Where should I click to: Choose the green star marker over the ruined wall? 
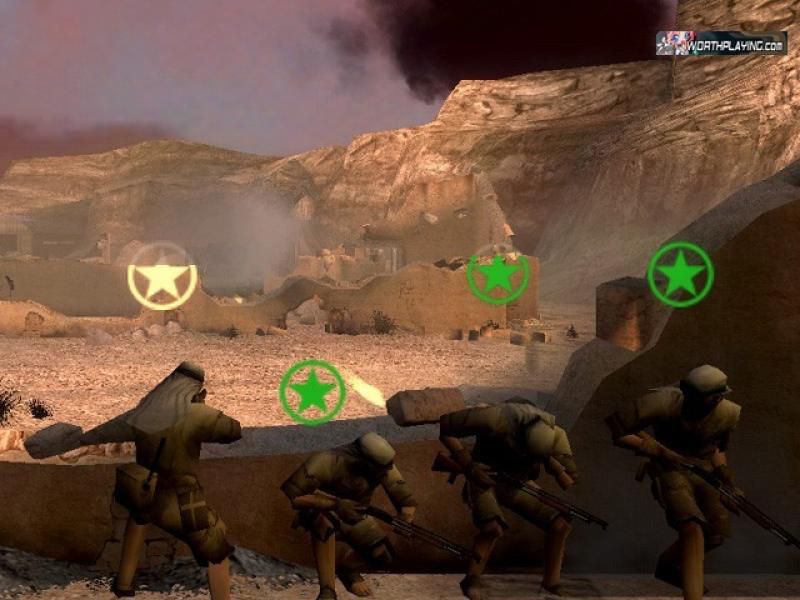498,274
